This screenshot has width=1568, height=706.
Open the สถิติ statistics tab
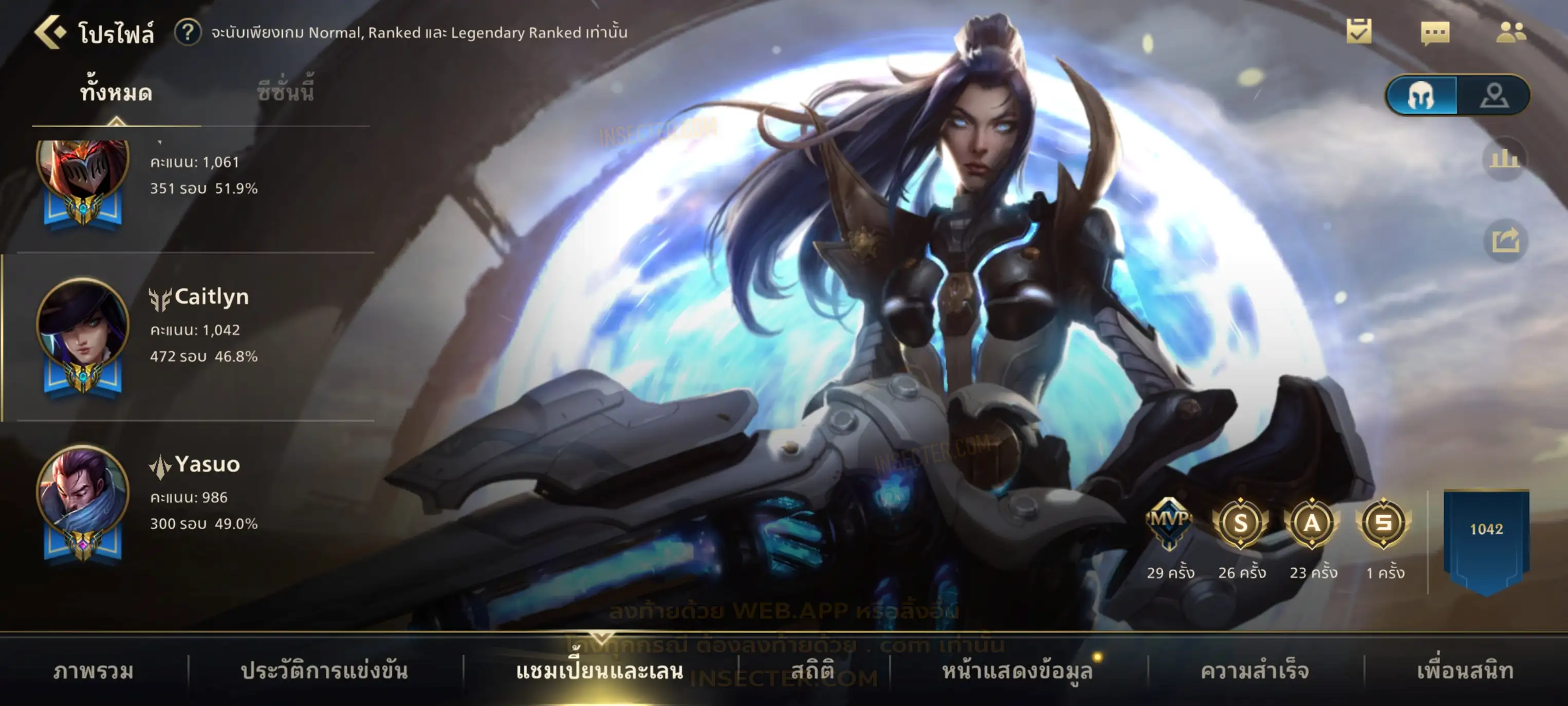tap(812, 671)
